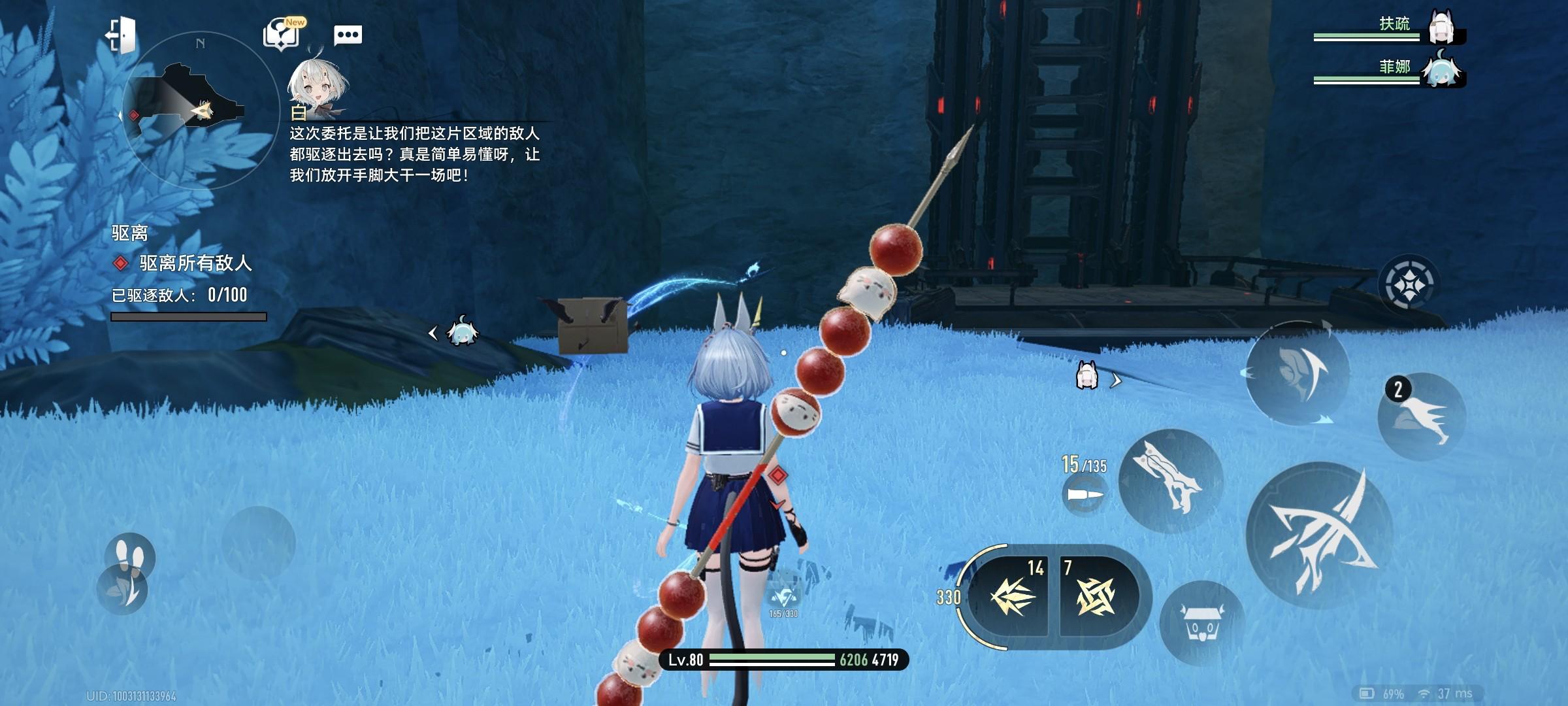Select the 驱离所有敌人 objective tracker
Image resolution: width=1568 pixels, height=706 pixels.
pyautogui.click(x=195, y=263)
